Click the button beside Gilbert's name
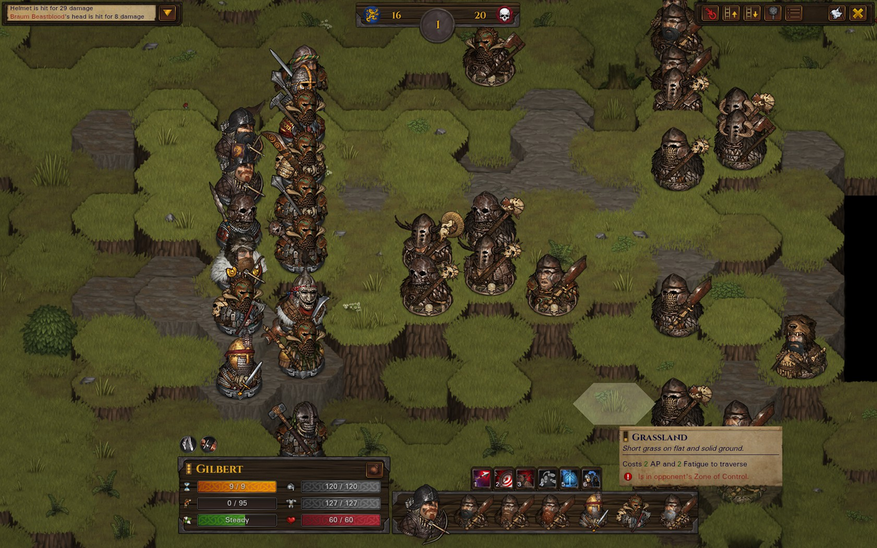877x548 pixels. [x=373, y=469]
